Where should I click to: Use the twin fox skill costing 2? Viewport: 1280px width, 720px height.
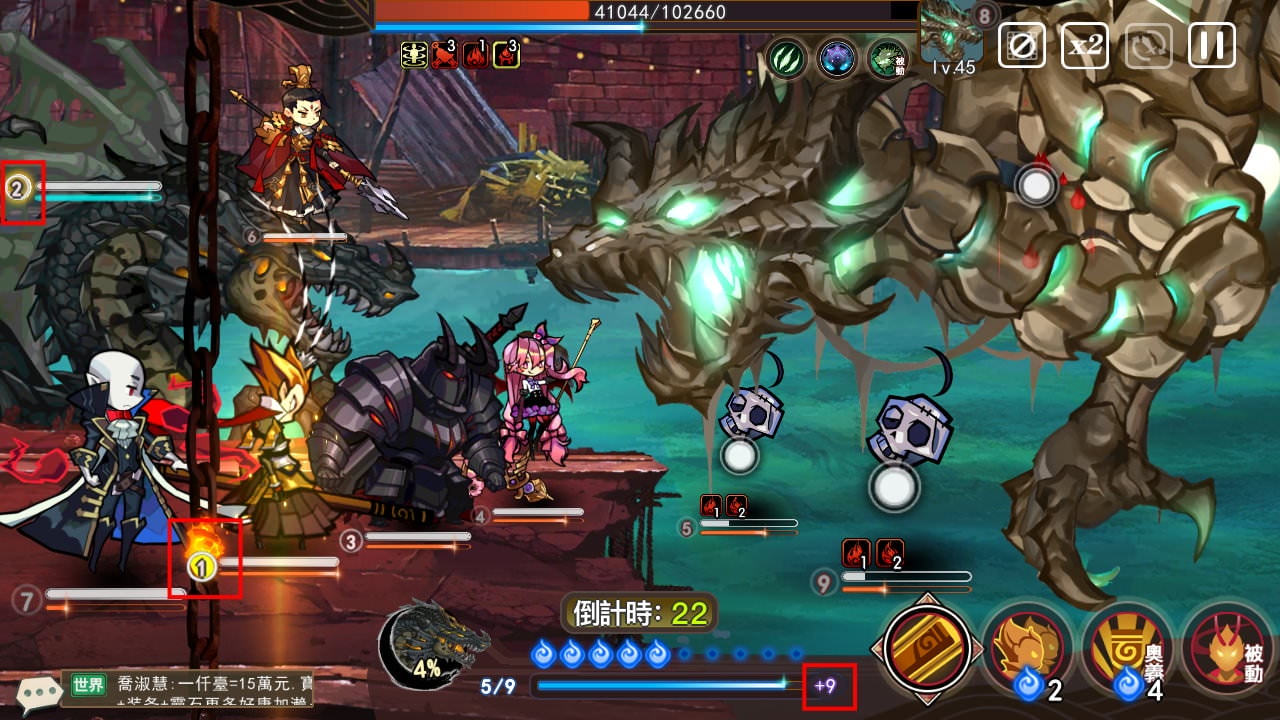coord(1026,648)
